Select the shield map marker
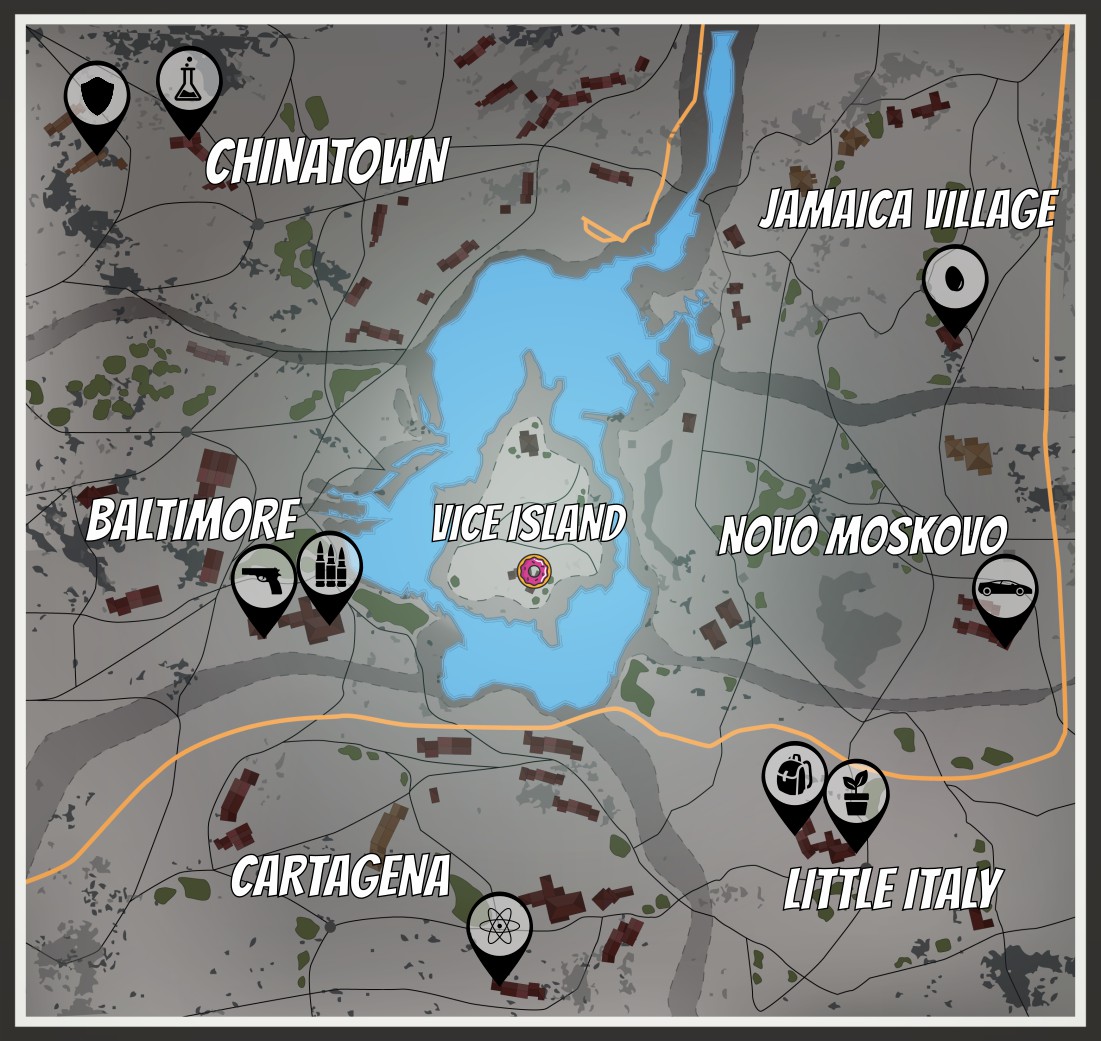The height and width of the screenshot is (1041, 1101). 97,98
